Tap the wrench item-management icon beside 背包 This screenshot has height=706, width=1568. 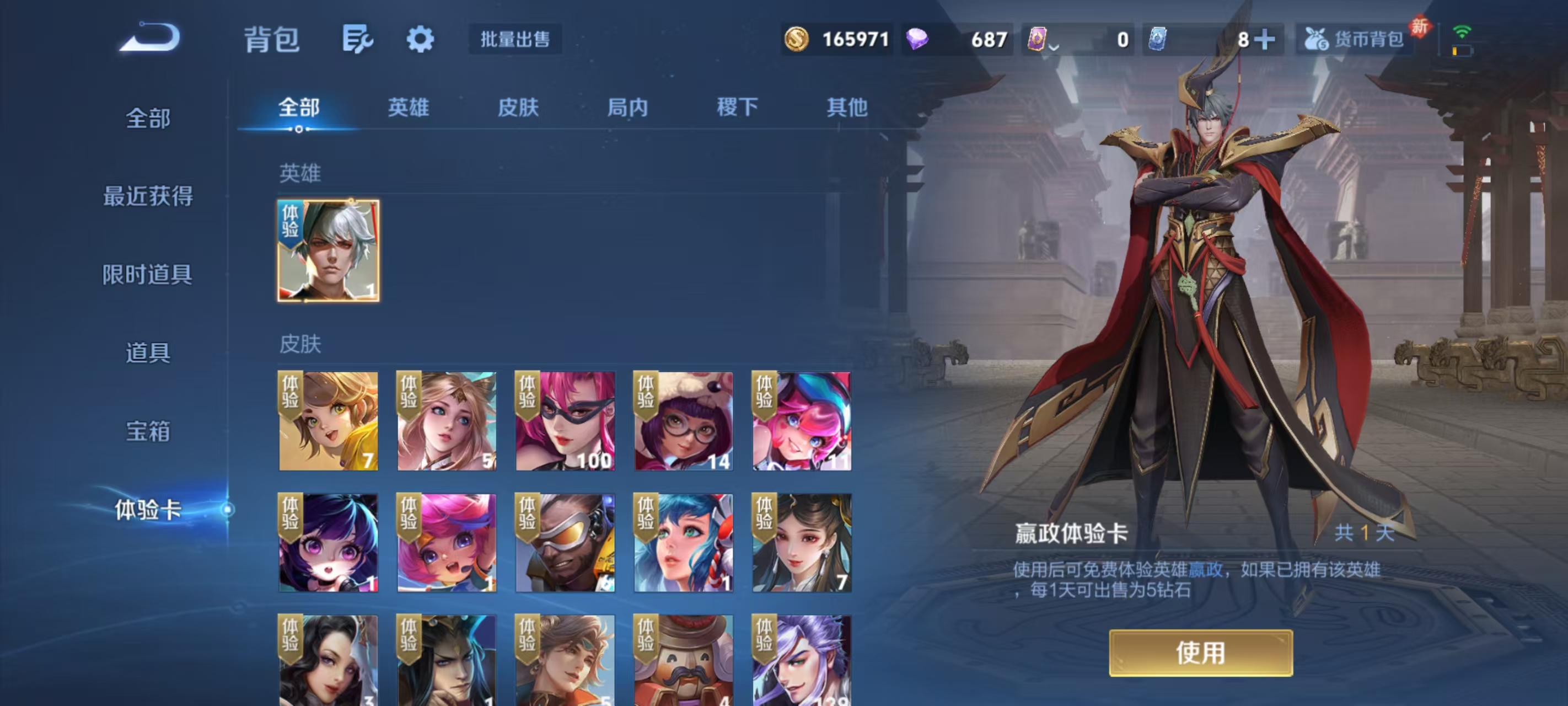click(x=357, y=39)
